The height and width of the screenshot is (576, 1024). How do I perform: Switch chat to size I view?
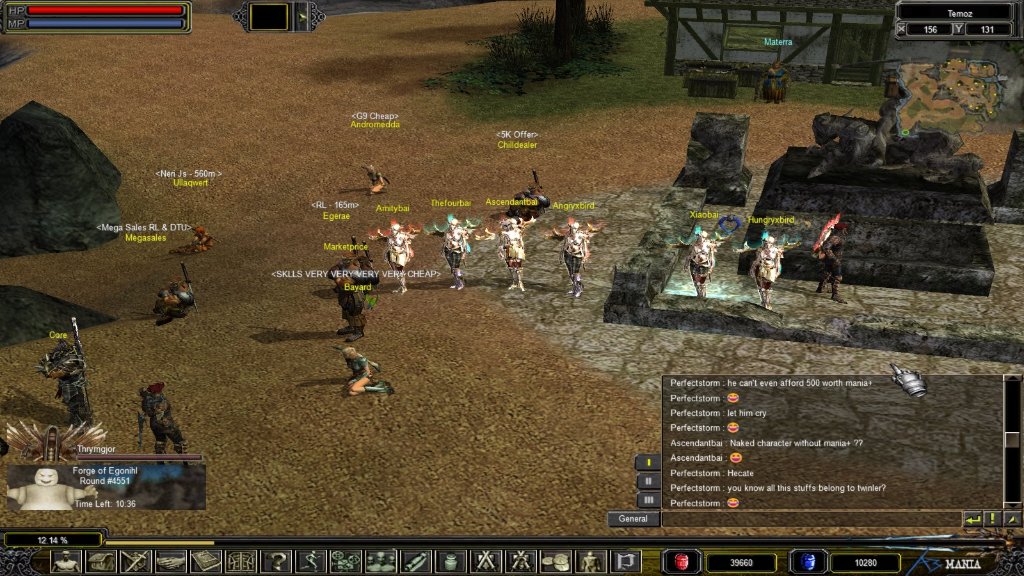click(647, 463)
